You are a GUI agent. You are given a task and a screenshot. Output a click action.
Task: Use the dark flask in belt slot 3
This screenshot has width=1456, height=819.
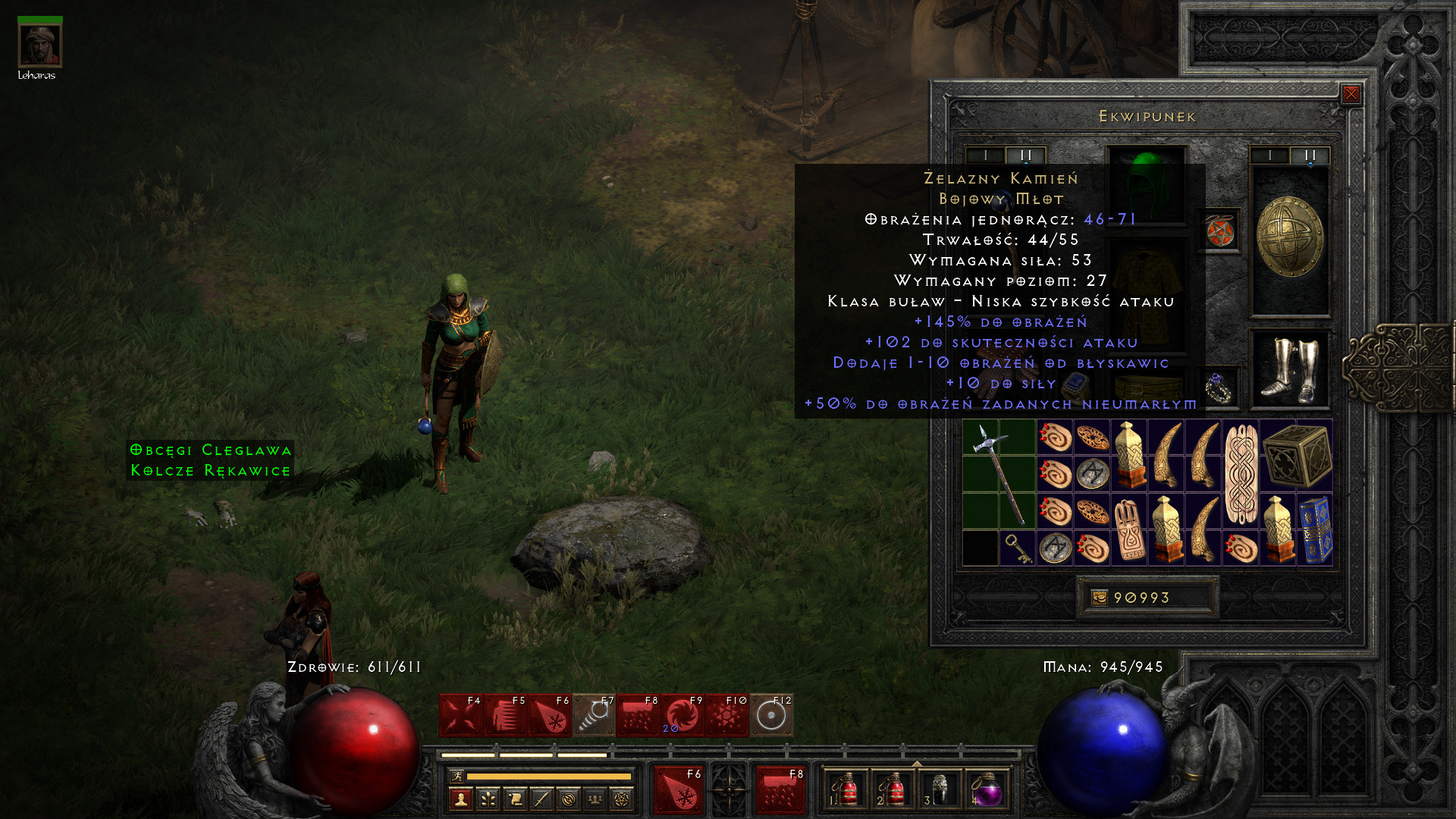[939, 789]
